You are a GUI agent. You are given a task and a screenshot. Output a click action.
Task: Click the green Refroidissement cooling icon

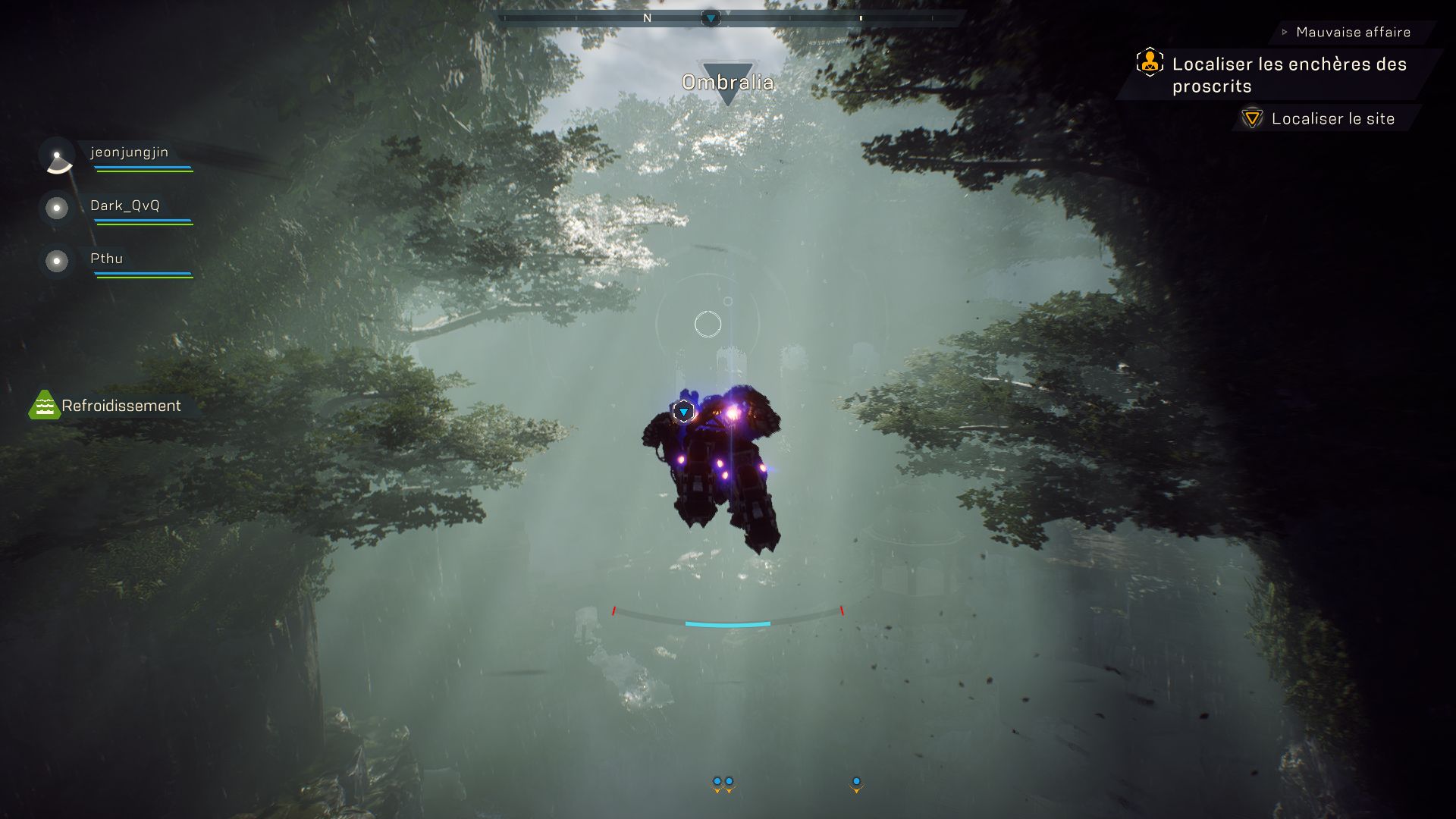click(x=44, y=406)
